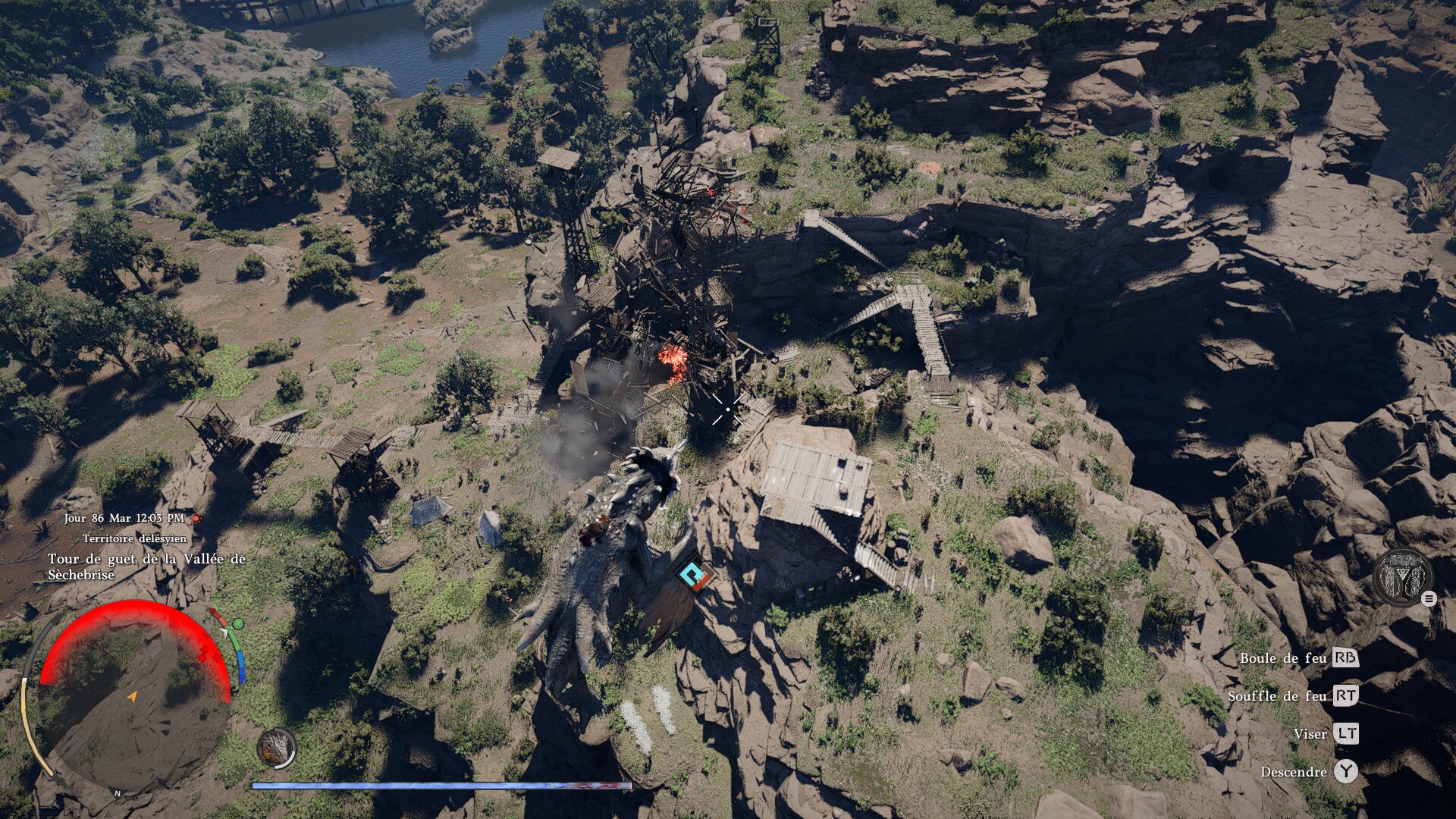
Task: Click the N compass marker below the minimap
Action: click(118, 793)
